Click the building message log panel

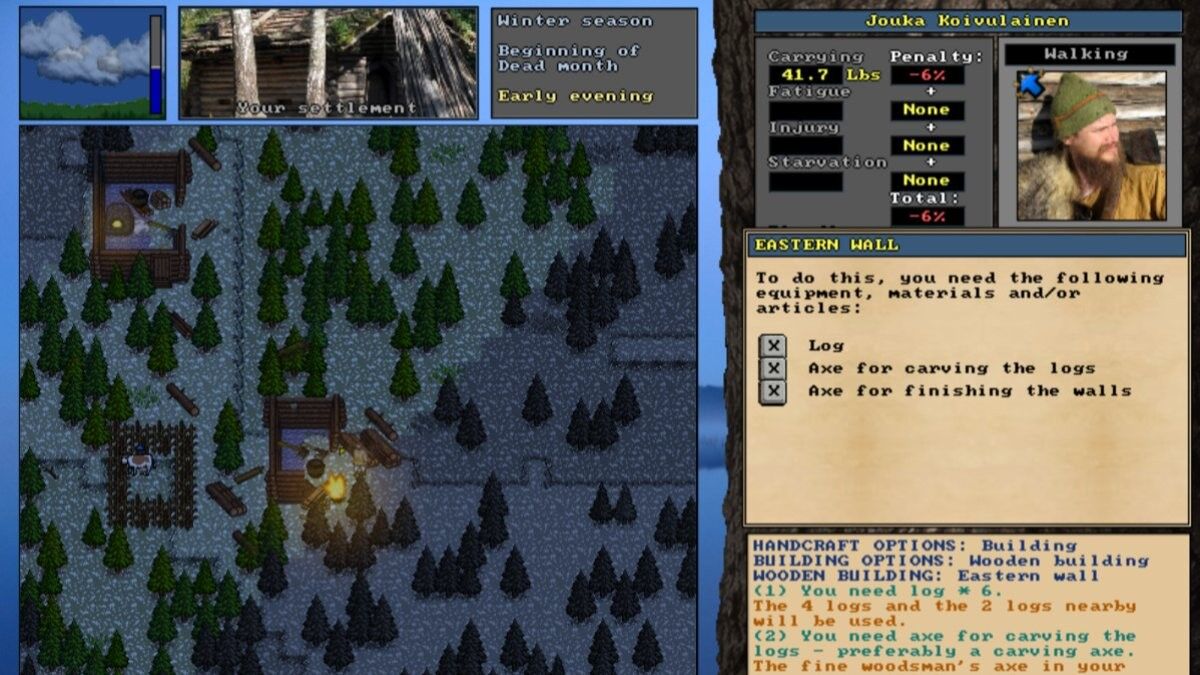pyautogui.click(x=967, y=605)
